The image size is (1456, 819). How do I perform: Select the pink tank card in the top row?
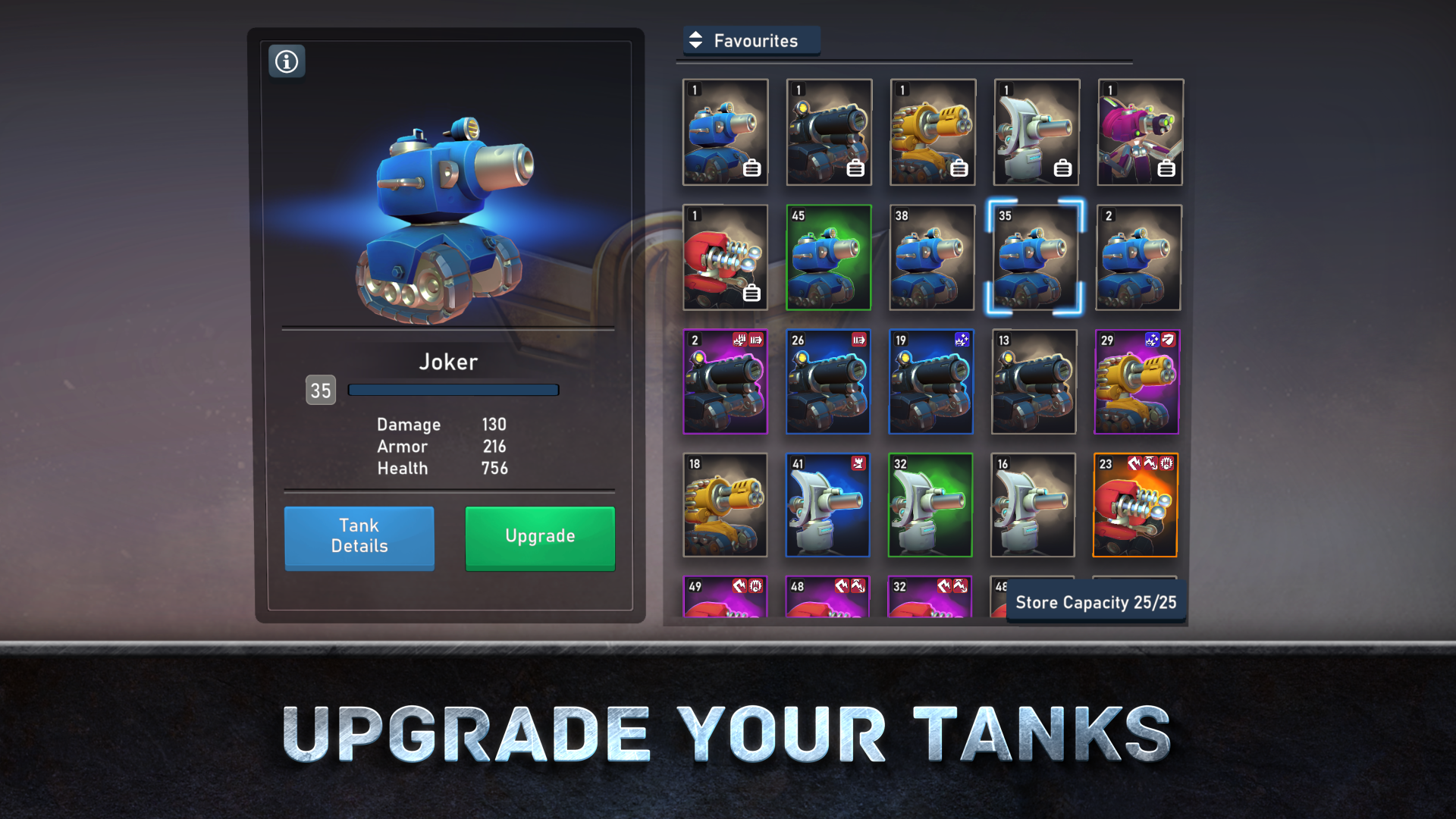[x=1139, y=131]
